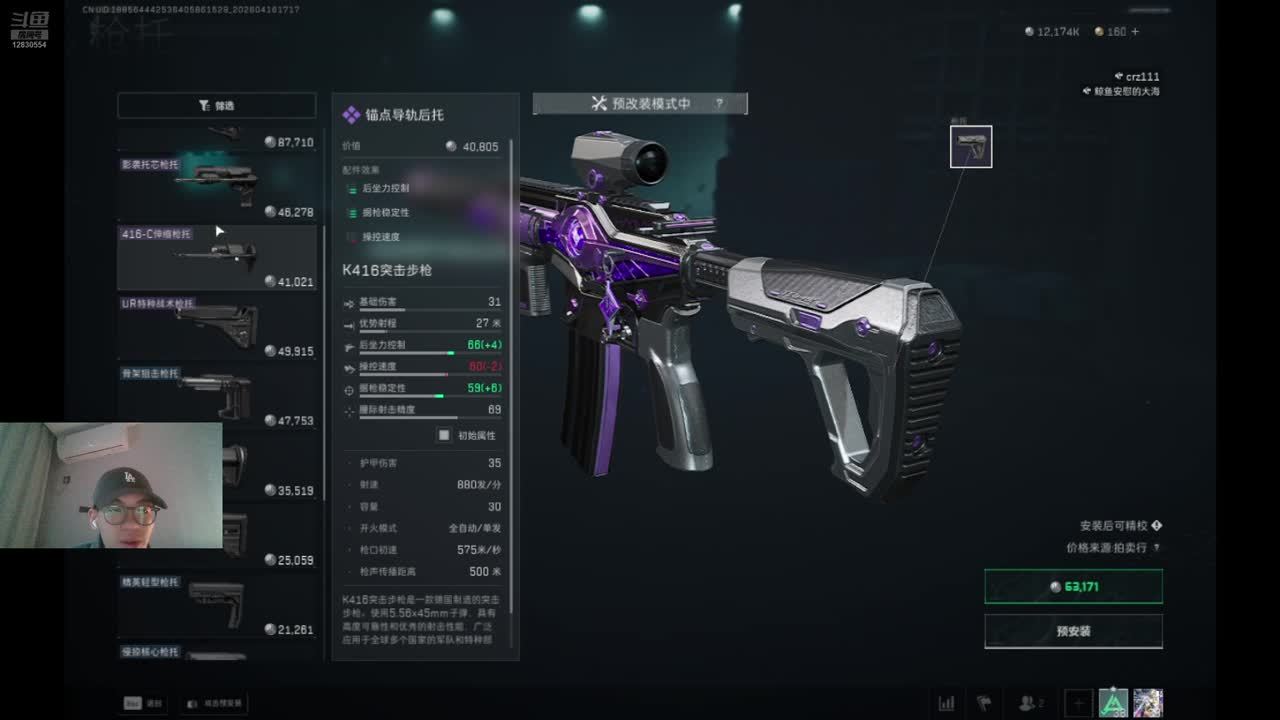Click the green triangle avatar icon
The width and height of the screenshot is (1280, 720).
1113,703
